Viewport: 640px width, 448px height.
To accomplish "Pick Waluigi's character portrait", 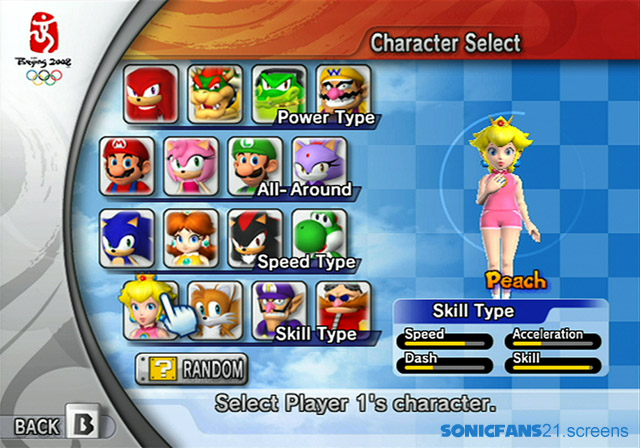I will point(279,308).
